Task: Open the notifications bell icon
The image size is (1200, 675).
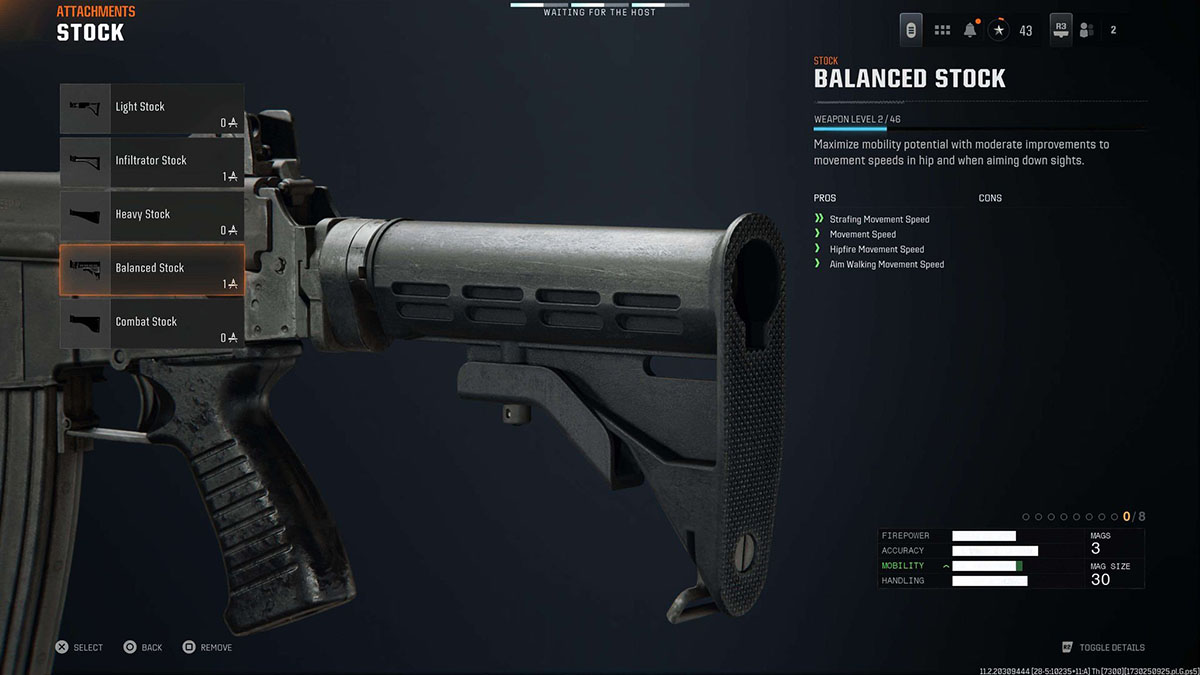Action: [970, 30]
